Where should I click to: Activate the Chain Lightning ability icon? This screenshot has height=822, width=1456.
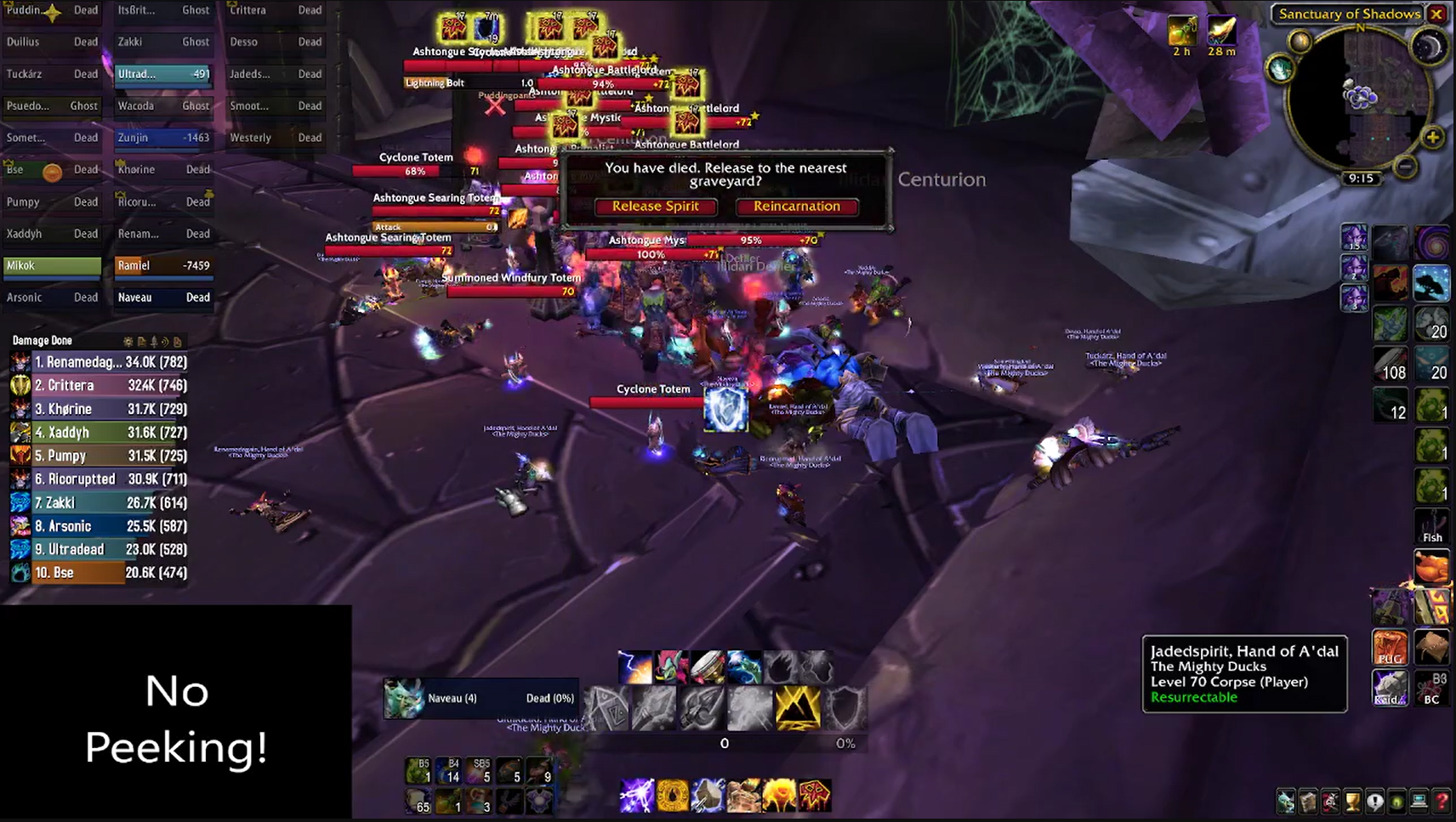tap(636, 796)
